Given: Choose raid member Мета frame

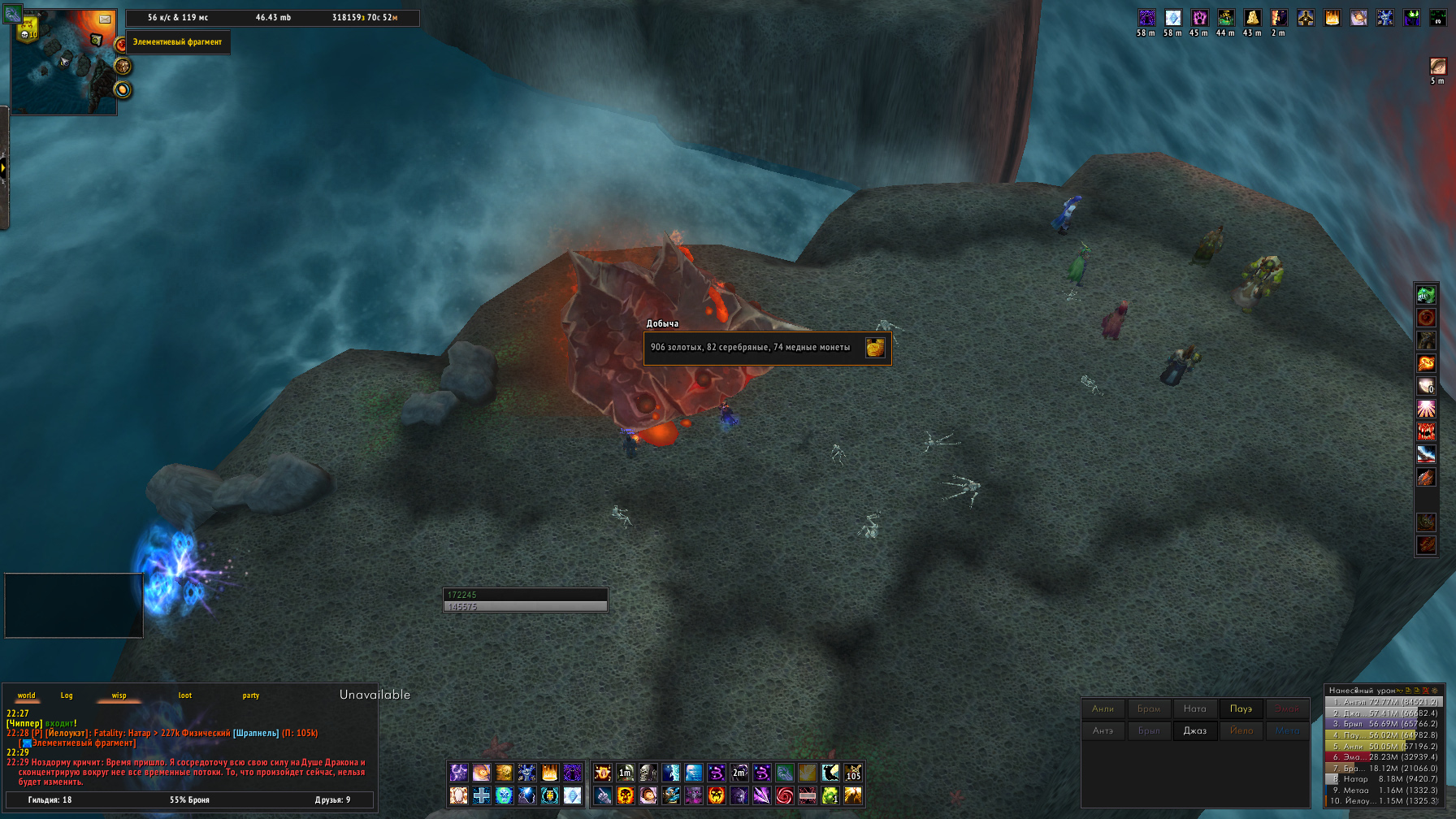Looking at the screenshot, I should point(1287,730).
